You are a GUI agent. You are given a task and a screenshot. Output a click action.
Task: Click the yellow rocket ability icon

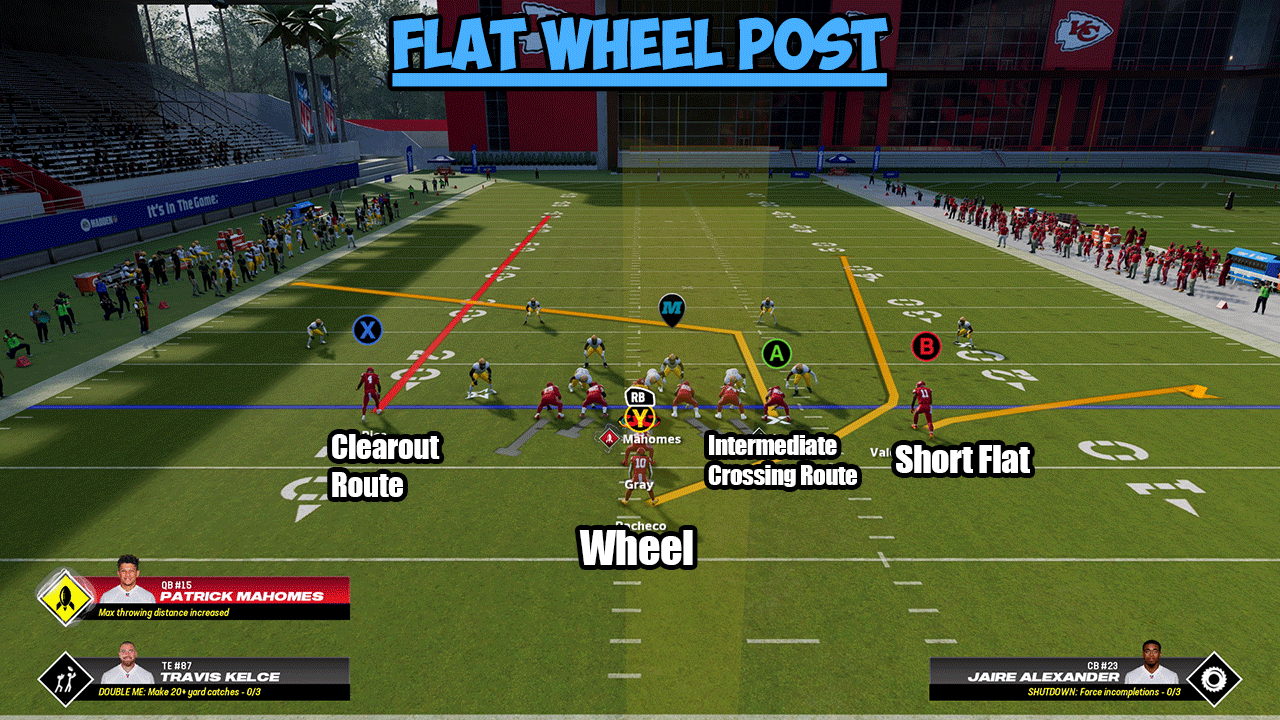(66, 598)
